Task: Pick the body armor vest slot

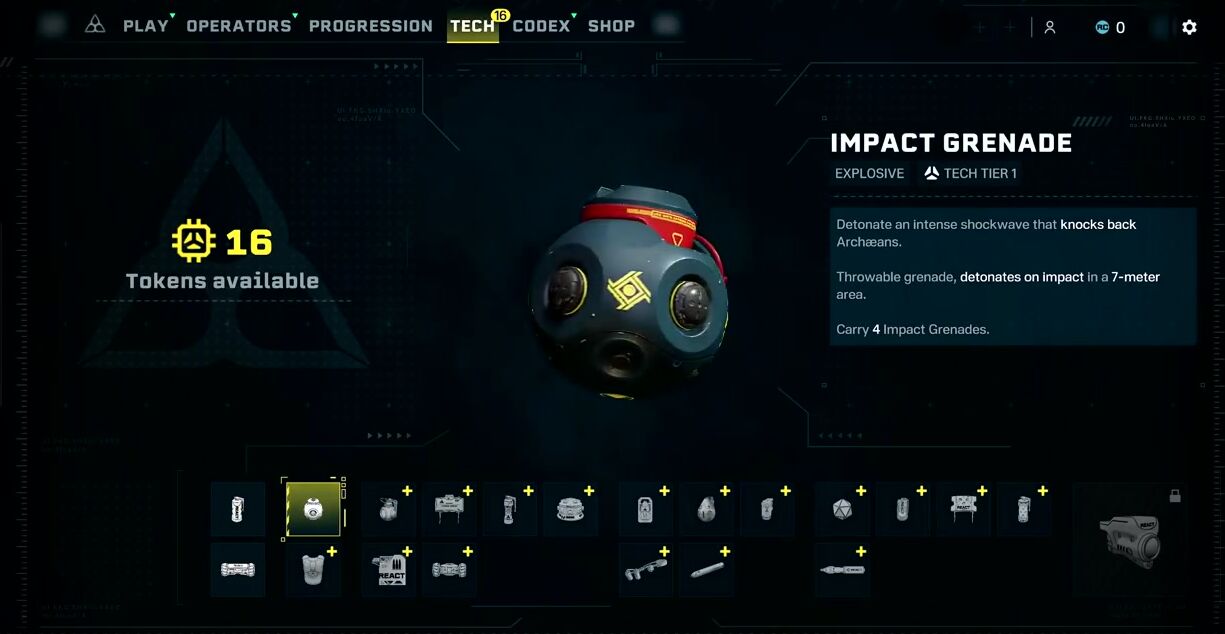Action: (313, 570)
